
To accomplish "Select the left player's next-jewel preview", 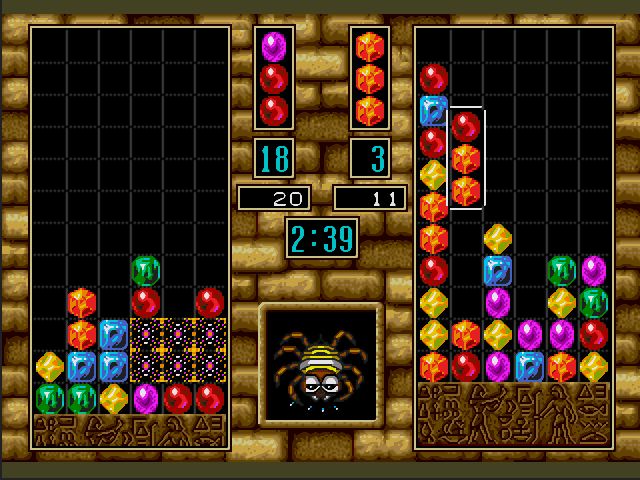I will click(x=274, y=78).
